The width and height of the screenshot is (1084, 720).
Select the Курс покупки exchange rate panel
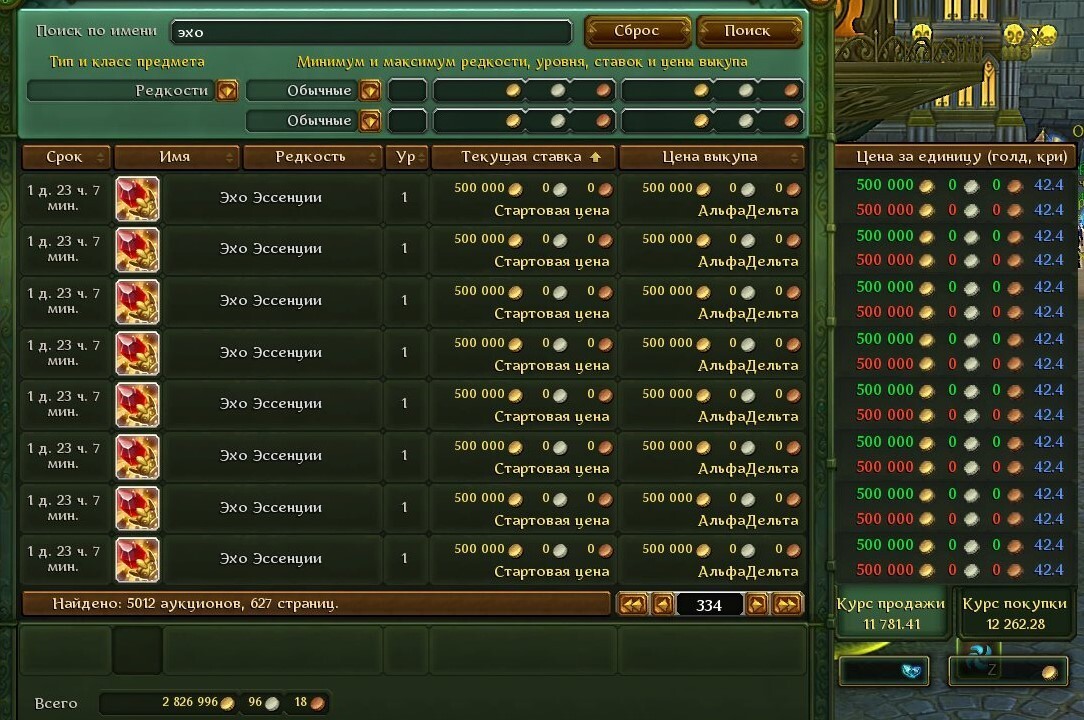coord(1017,613)
